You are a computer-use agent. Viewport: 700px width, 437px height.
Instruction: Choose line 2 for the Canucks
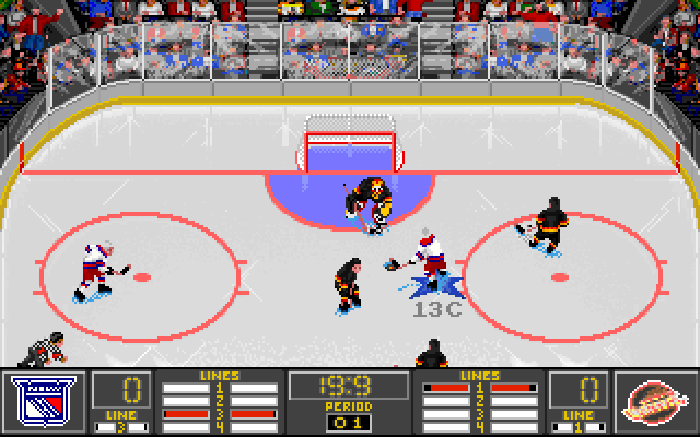pos(479,400)
